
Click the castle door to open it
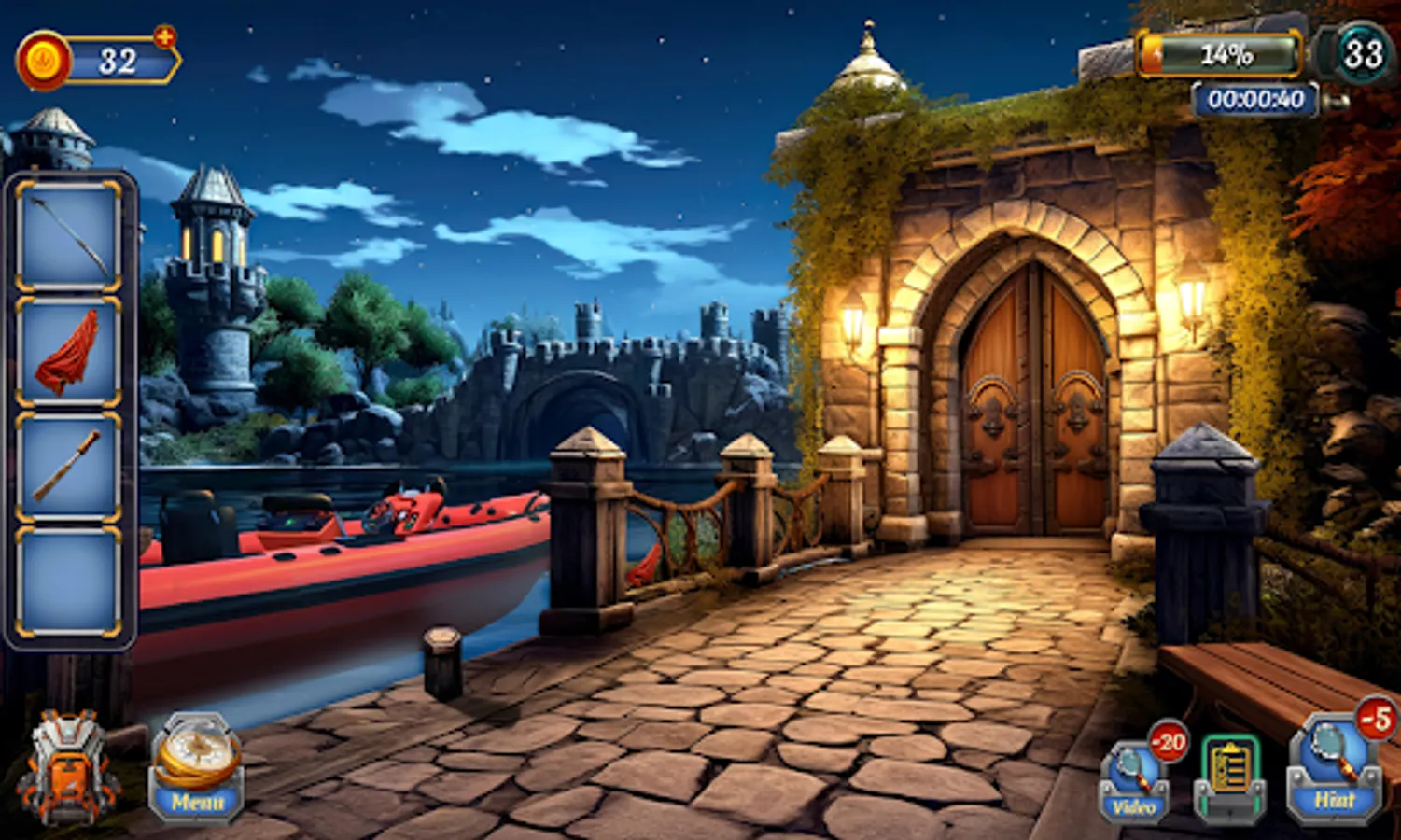pyautogui.click(x=1027, y=401)
